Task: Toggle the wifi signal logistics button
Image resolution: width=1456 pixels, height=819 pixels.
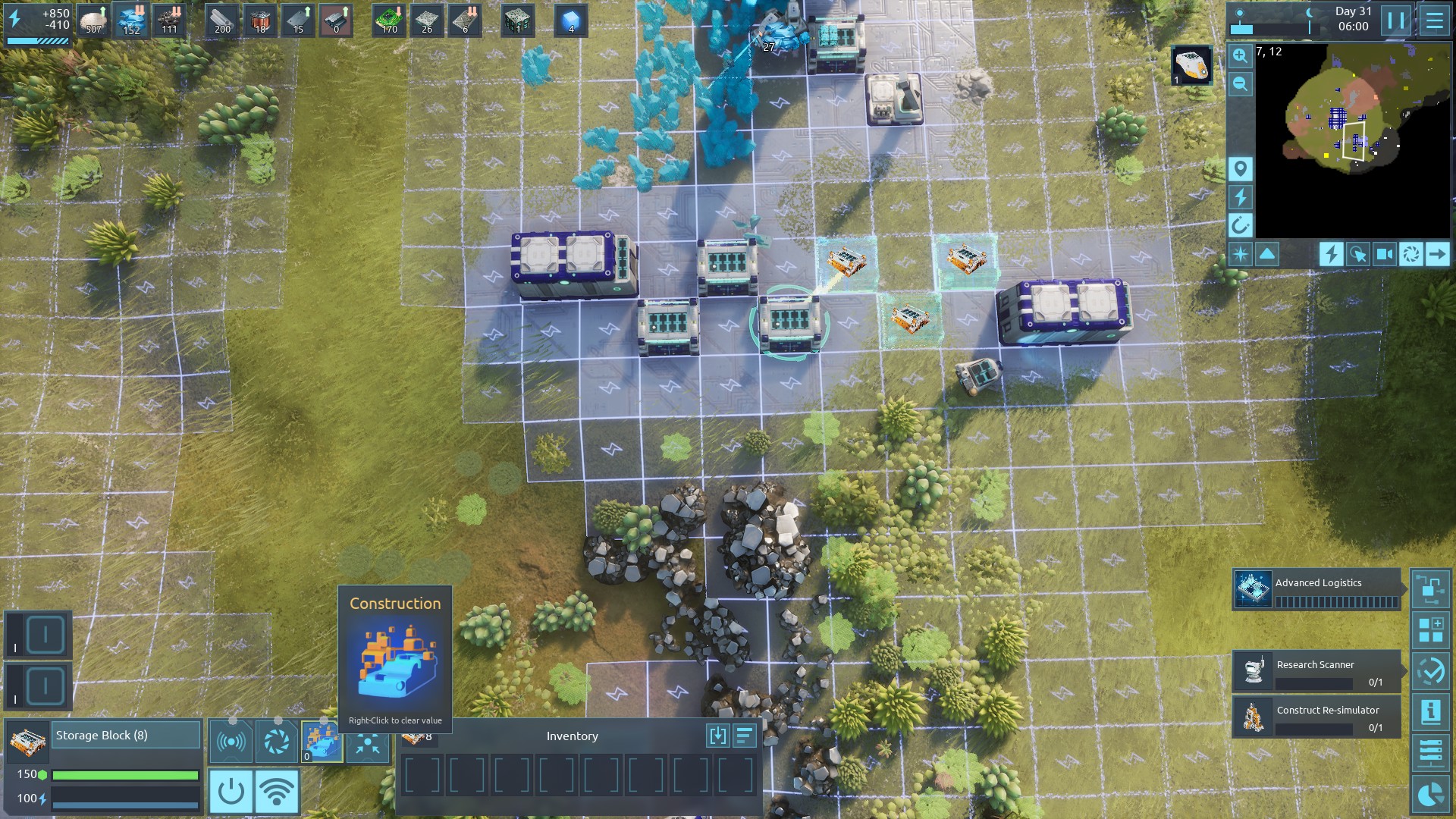Action: coord(277,792)
